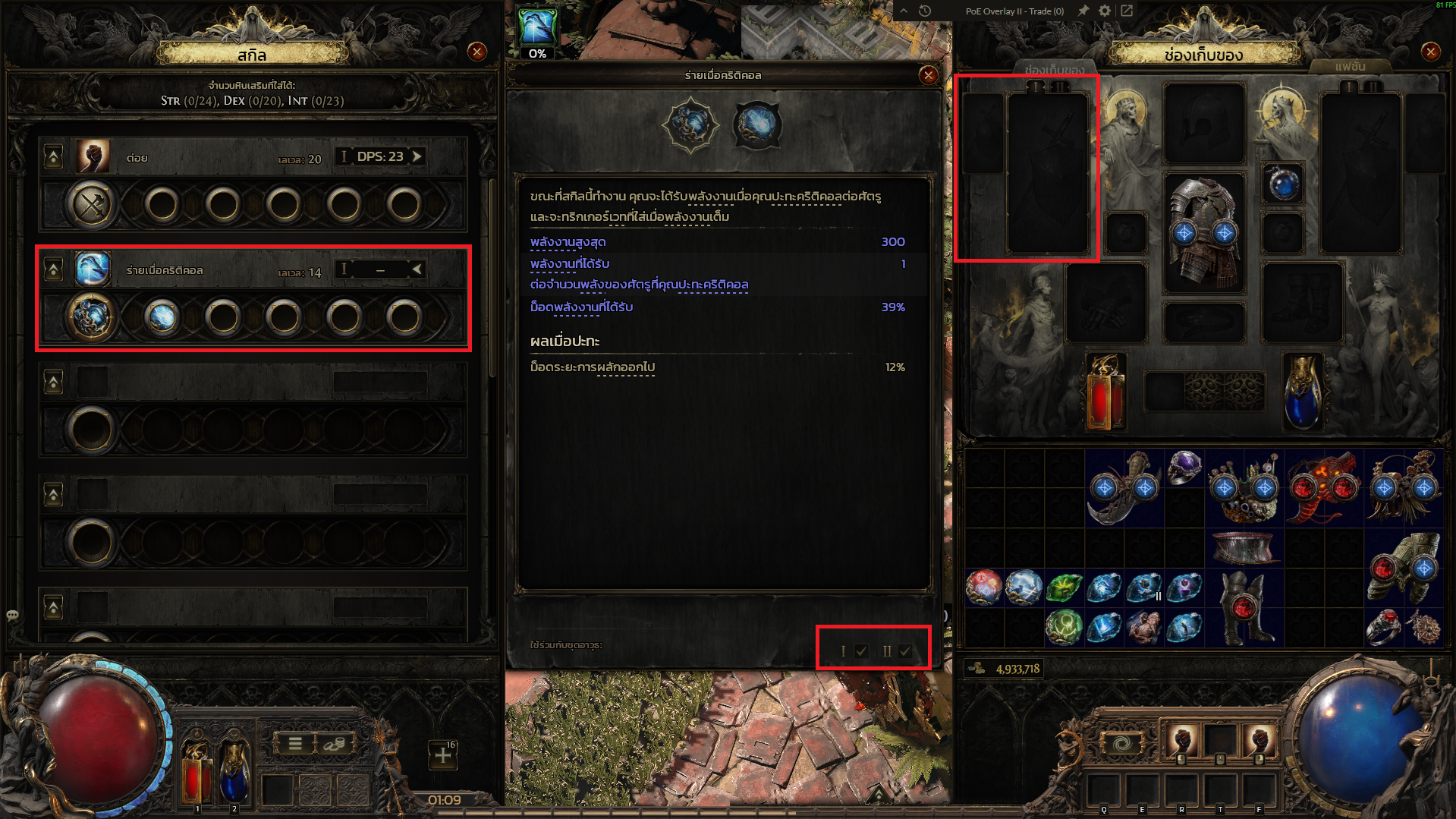Open PoE Overlay settings gear
The width and height of the screenshot is (1456, 819).
(x=1105, y=11)
